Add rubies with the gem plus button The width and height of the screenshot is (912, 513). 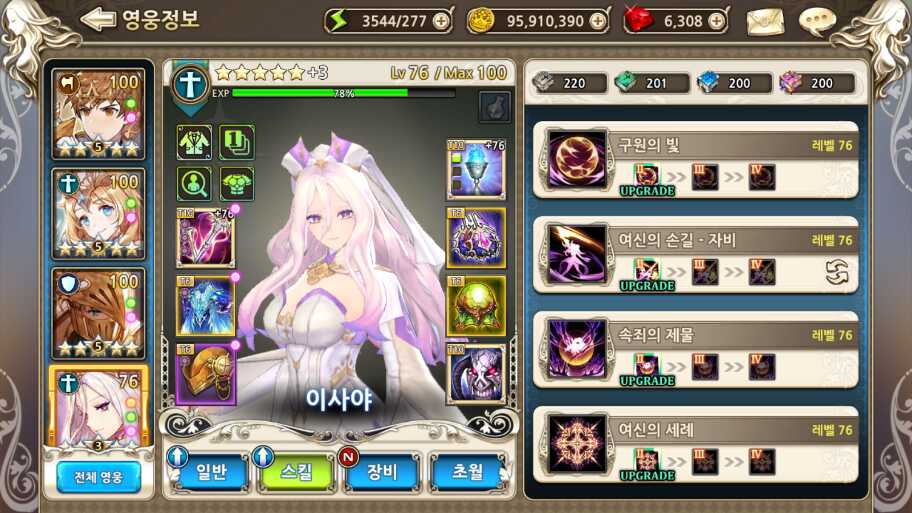pos(716,21)
